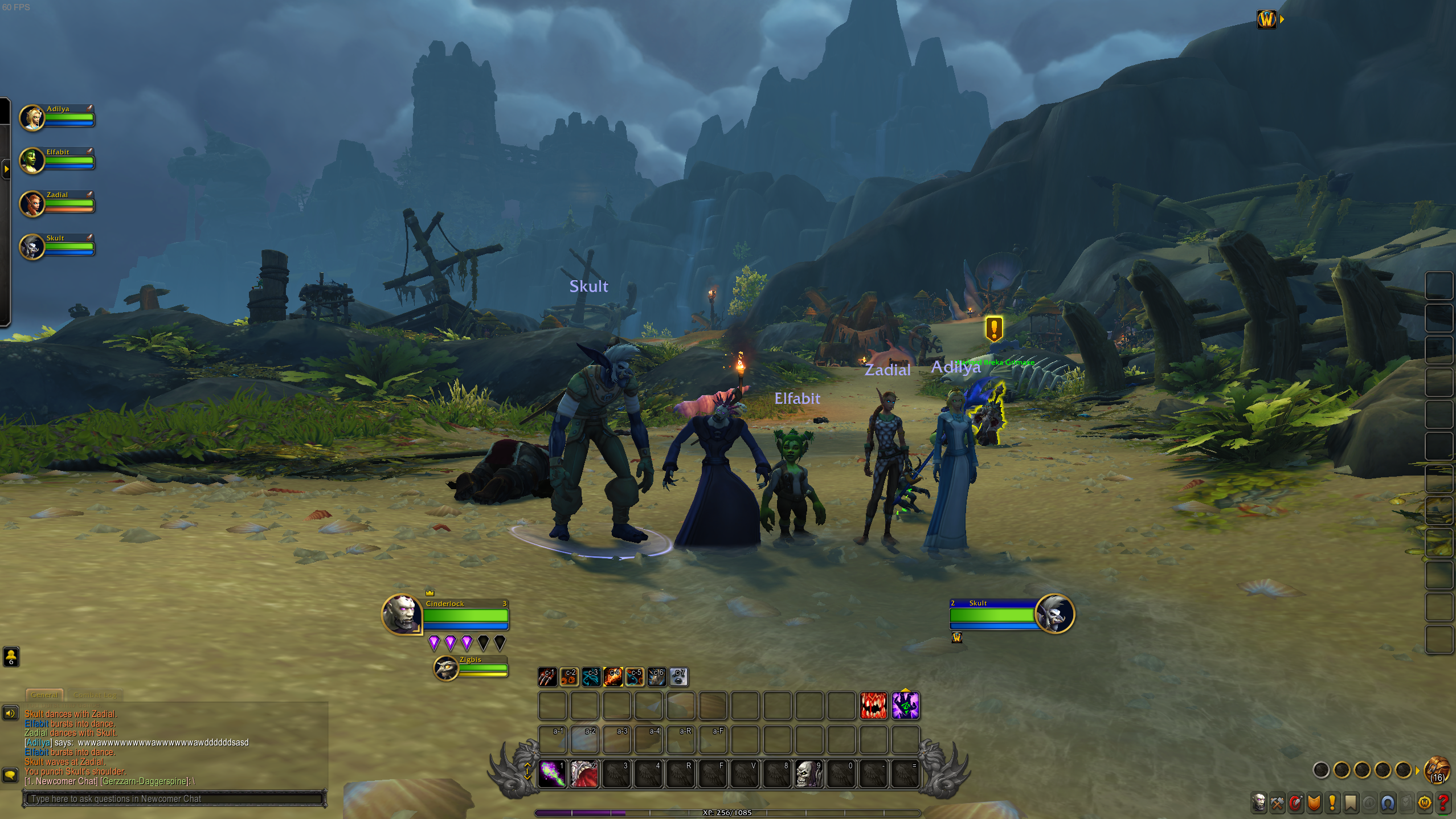The image size is (1456, 819).
Task: Select the Zigbis pet frame
Action: (x=471, y=668)
